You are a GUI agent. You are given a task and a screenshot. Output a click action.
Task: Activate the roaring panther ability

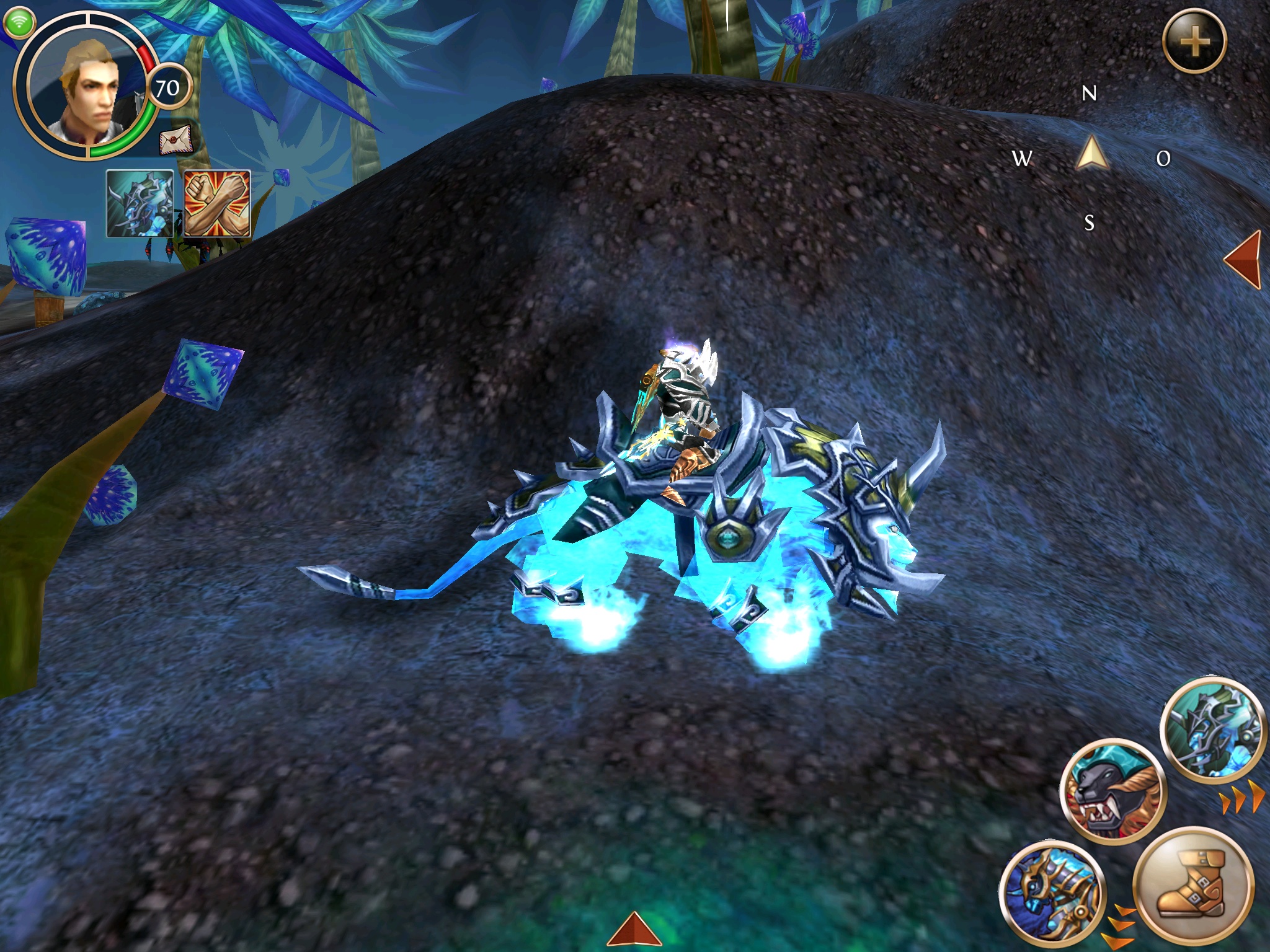pyautogui.click(x=1113, y=793)
